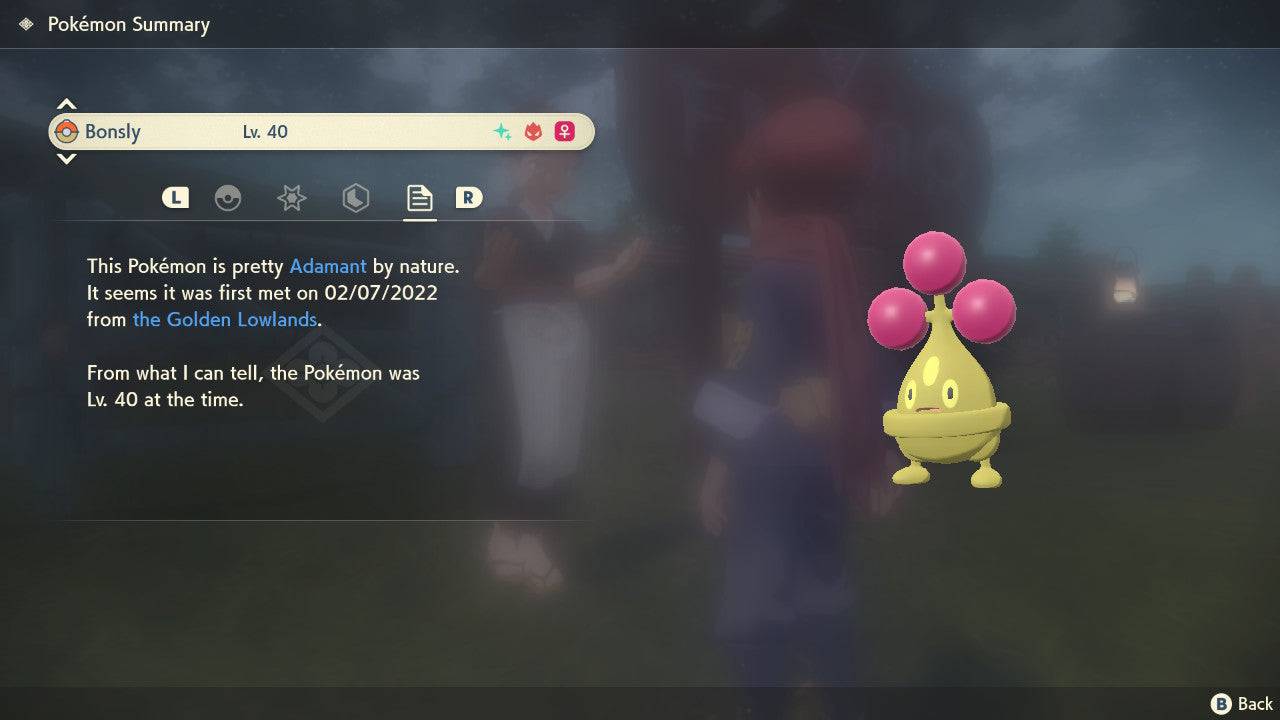
Task: Click the red alpha Pokémon icon
Action: pos(531,130)
